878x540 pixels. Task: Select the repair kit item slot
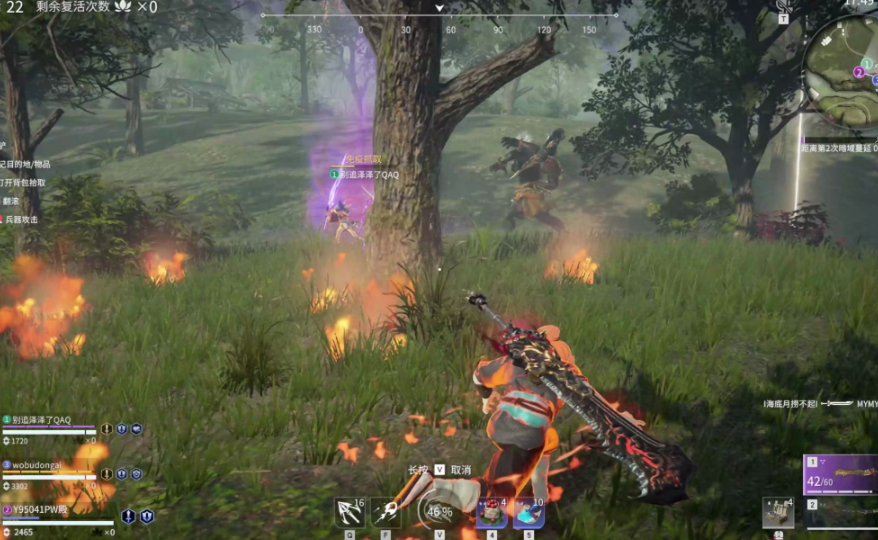(778, 512)
